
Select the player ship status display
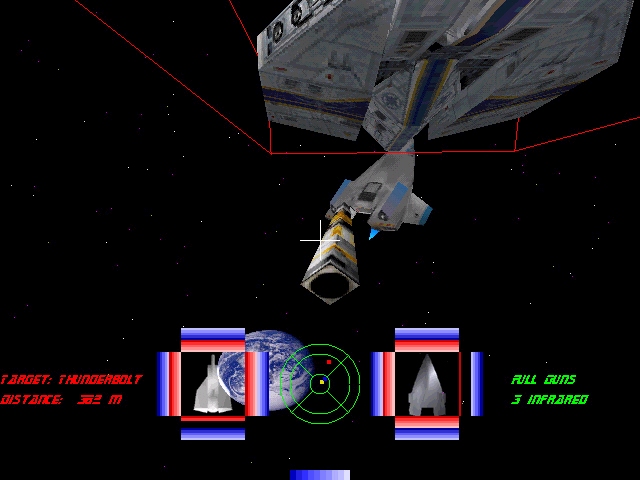tap(427, 384)
